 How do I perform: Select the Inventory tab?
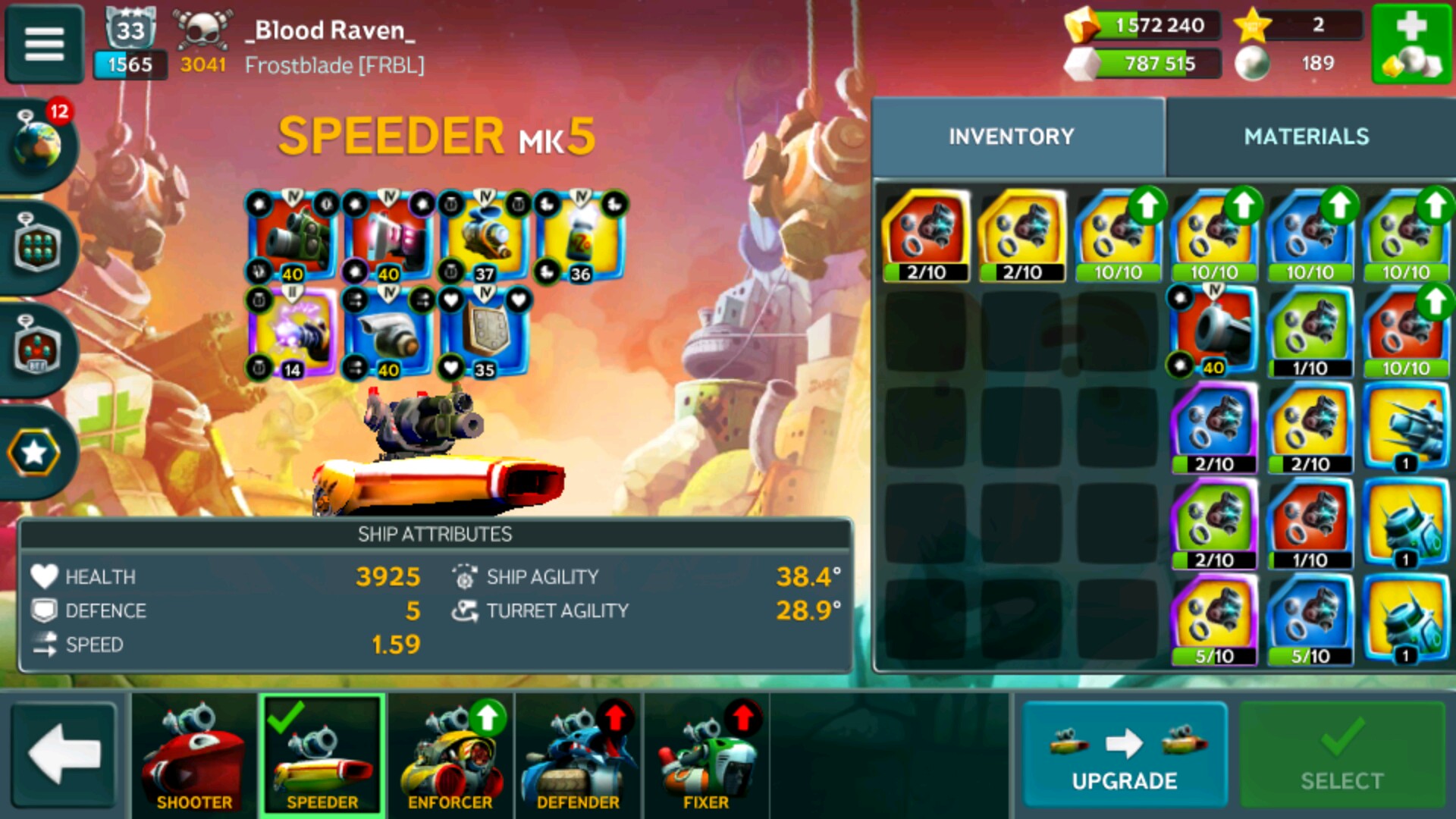[1012, 136]
